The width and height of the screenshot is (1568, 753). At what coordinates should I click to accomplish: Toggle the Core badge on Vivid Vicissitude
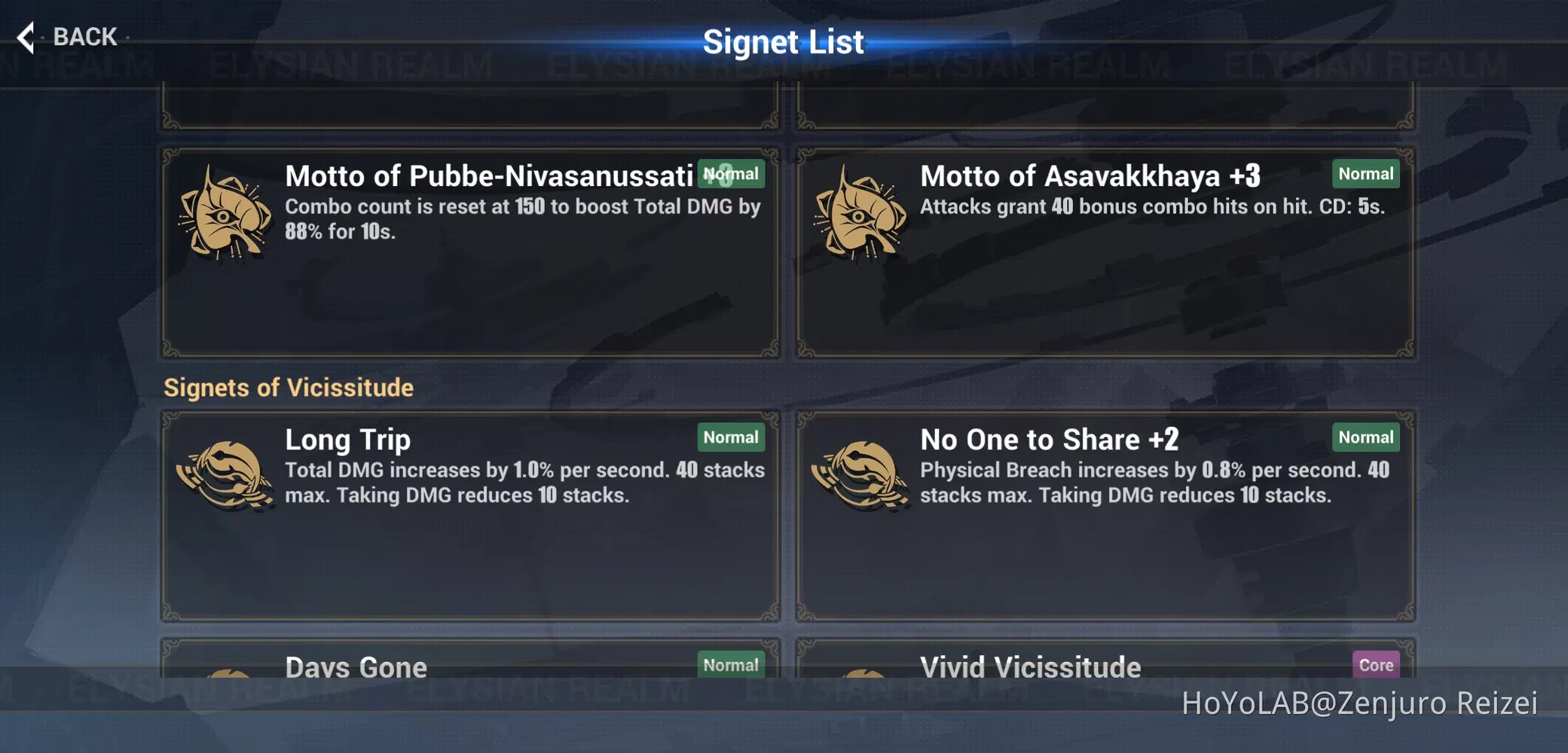(1377, 666)
